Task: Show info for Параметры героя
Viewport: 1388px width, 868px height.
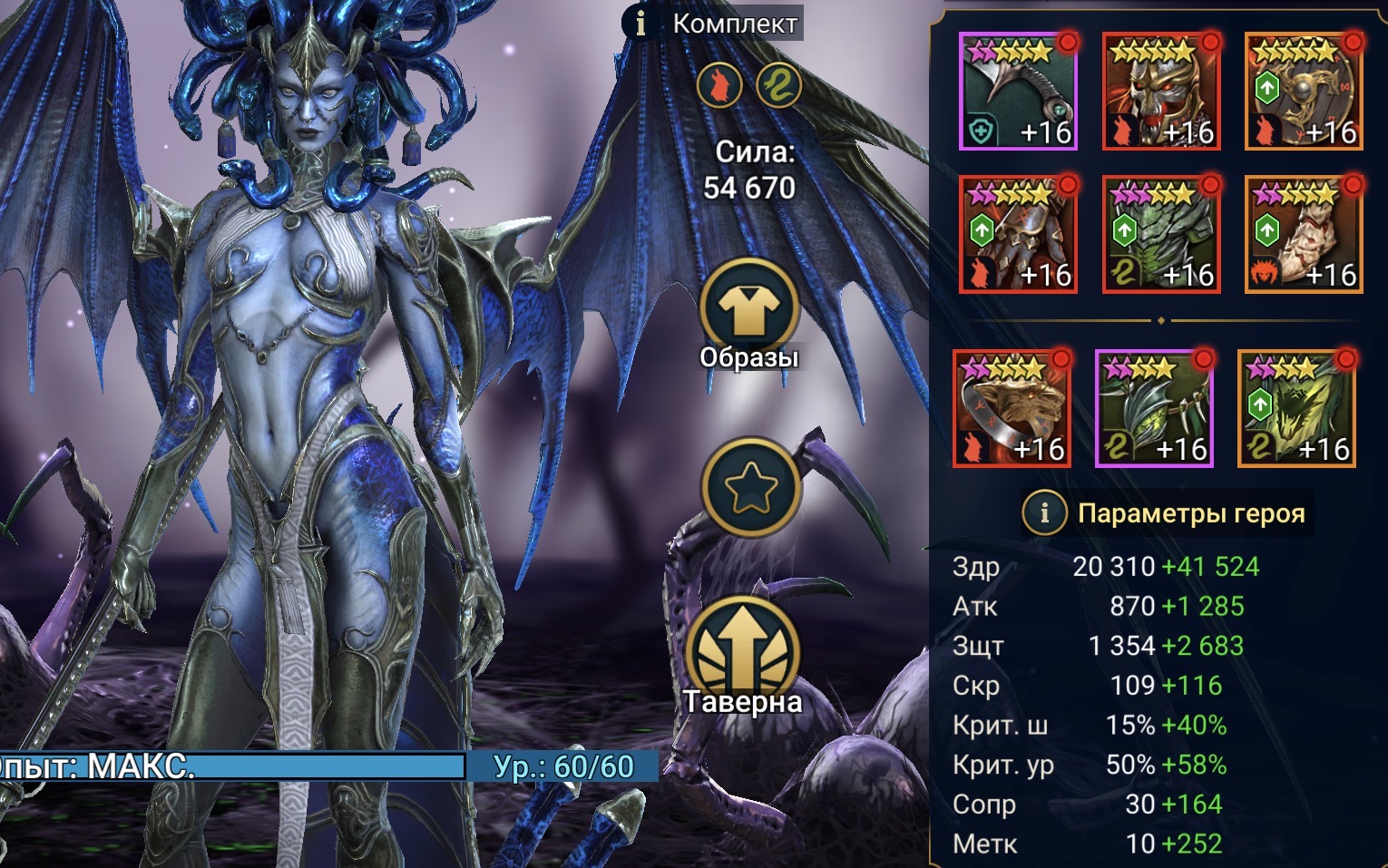Action: pyautogui.click(x=1044, y=513)
